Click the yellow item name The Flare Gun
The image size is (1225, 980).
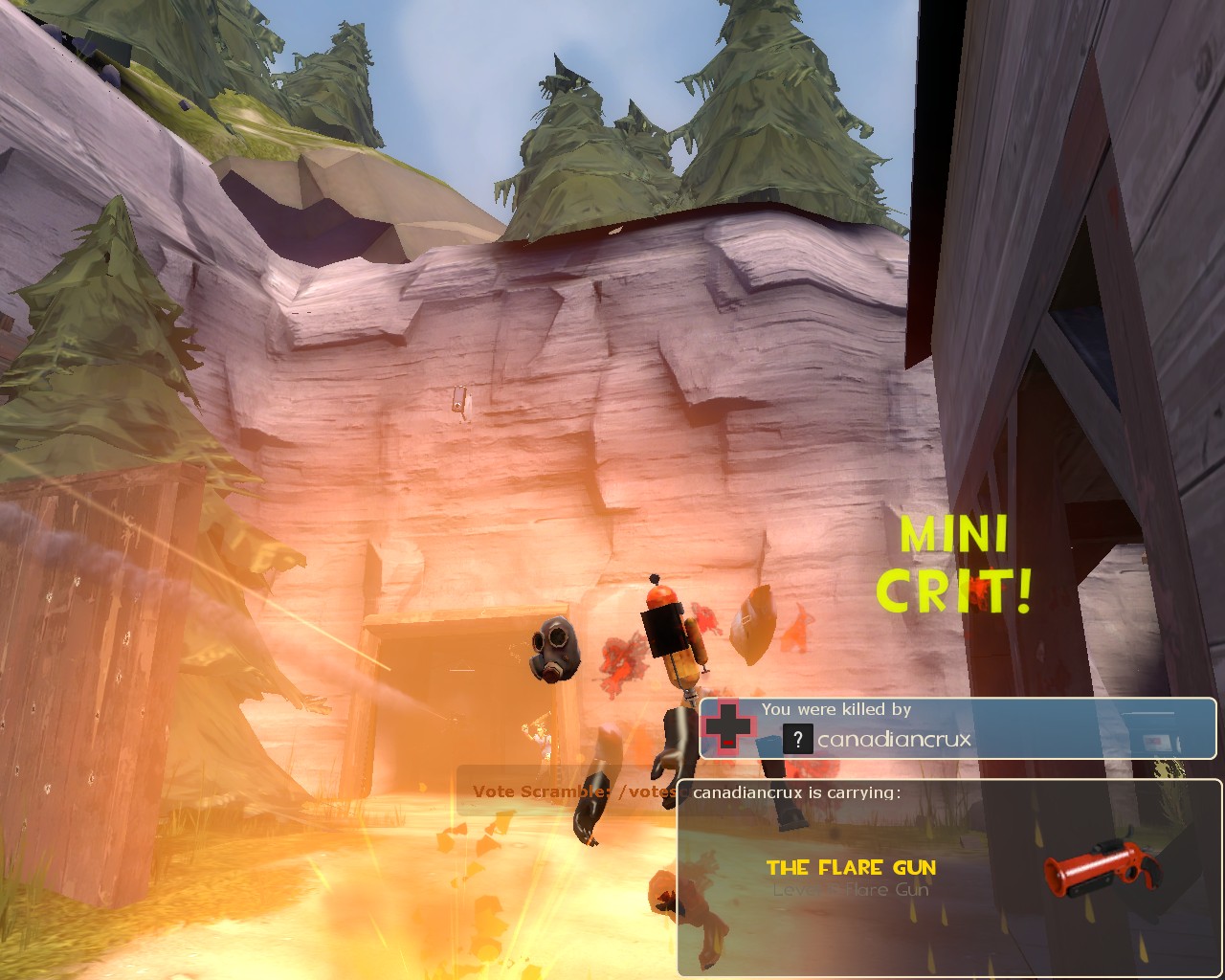(851, 868)
